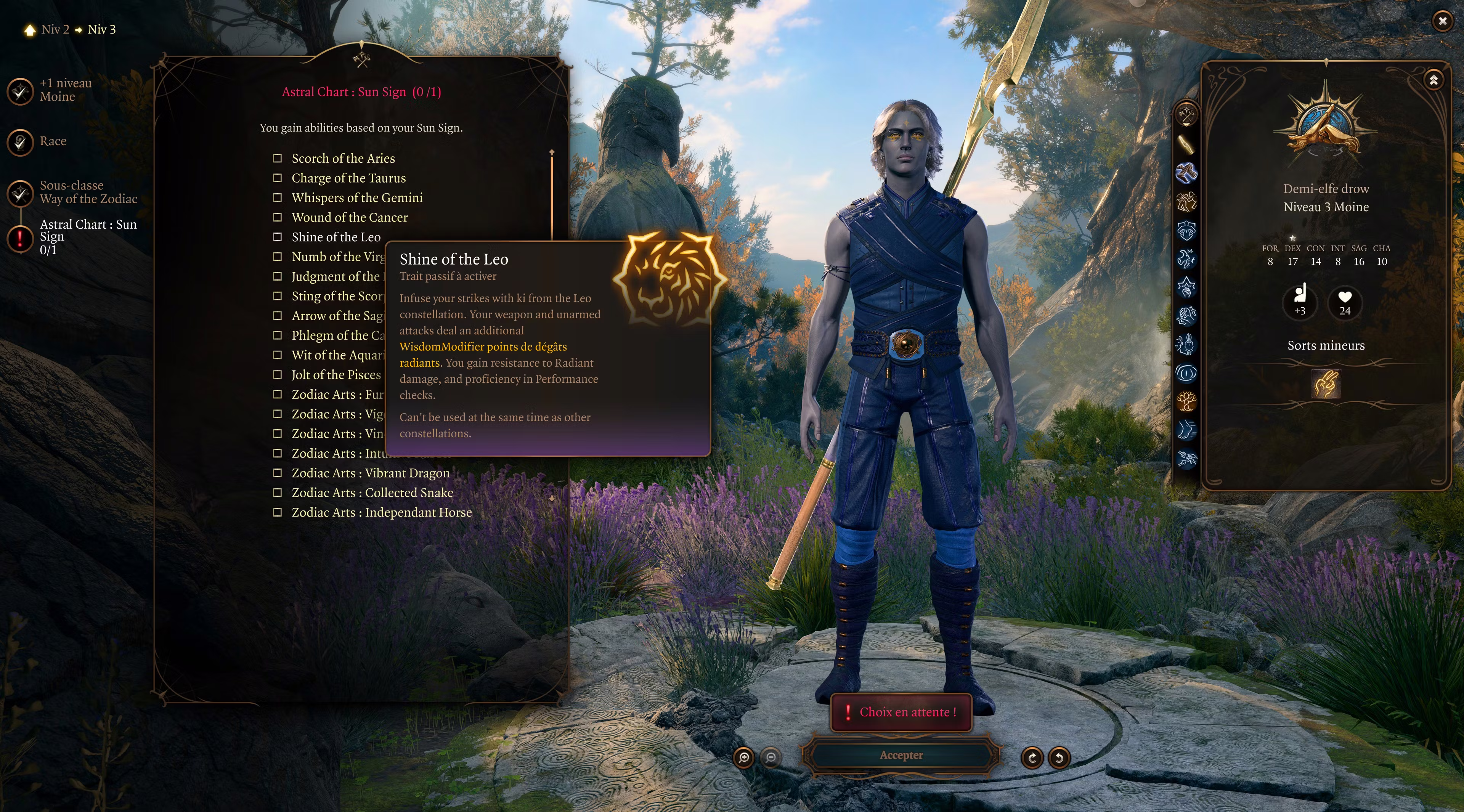Viewport: 1464px width, 812px height.
Task: Open Astral Chart Sun Sign step
Action: coord(21,238)
